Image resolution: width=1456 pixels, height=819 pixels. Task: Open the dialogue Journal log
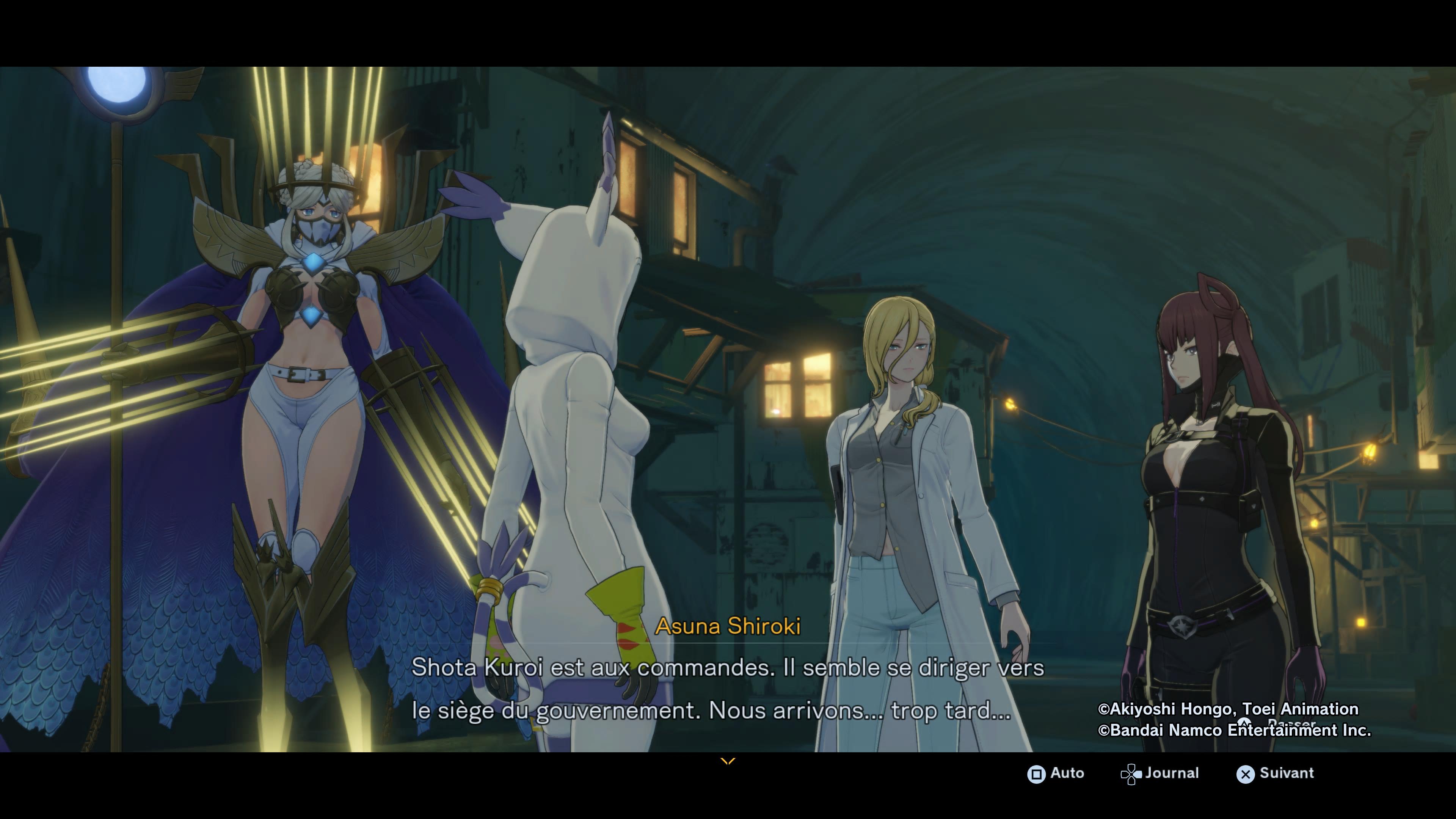click(x=1160, y=773)
